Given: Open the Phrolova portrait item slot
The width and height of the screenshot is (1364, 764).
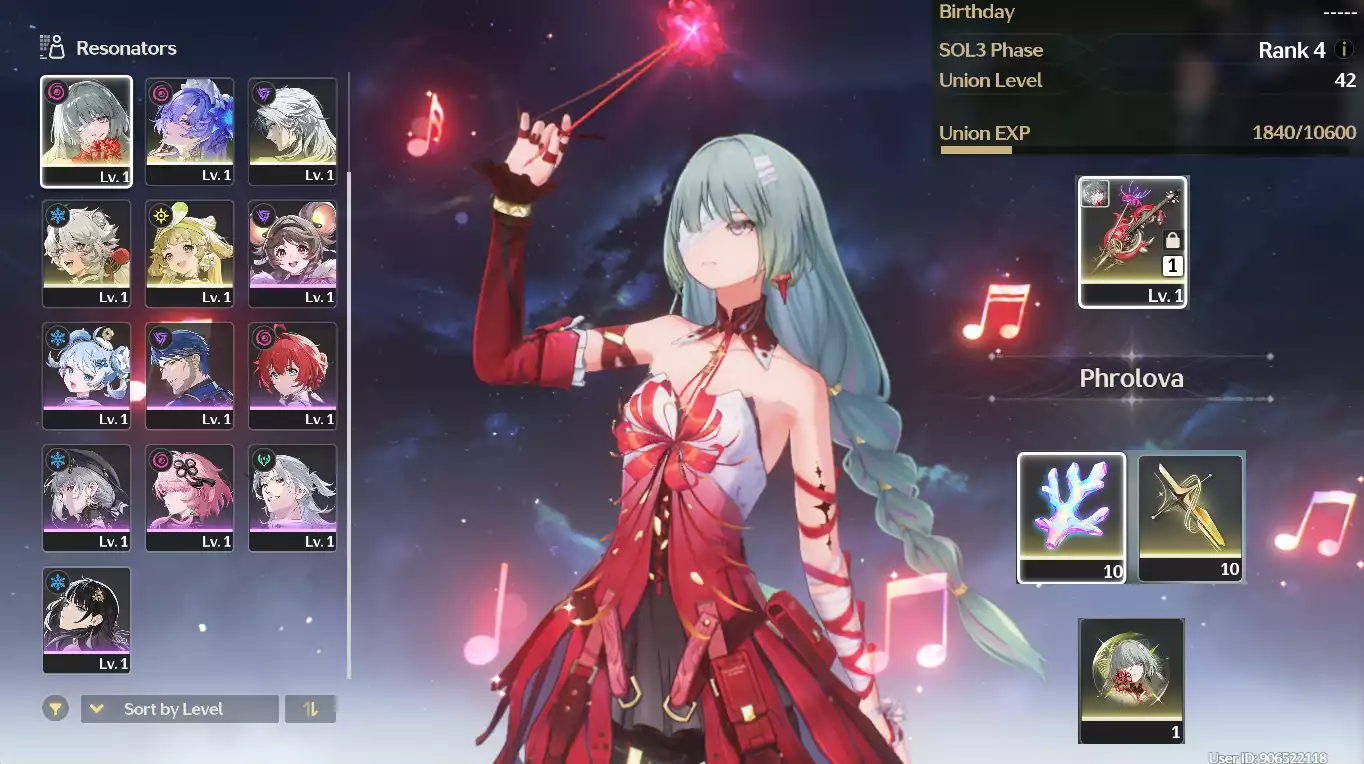Looking at the screenshot, I should click(x=1131, y=680).
